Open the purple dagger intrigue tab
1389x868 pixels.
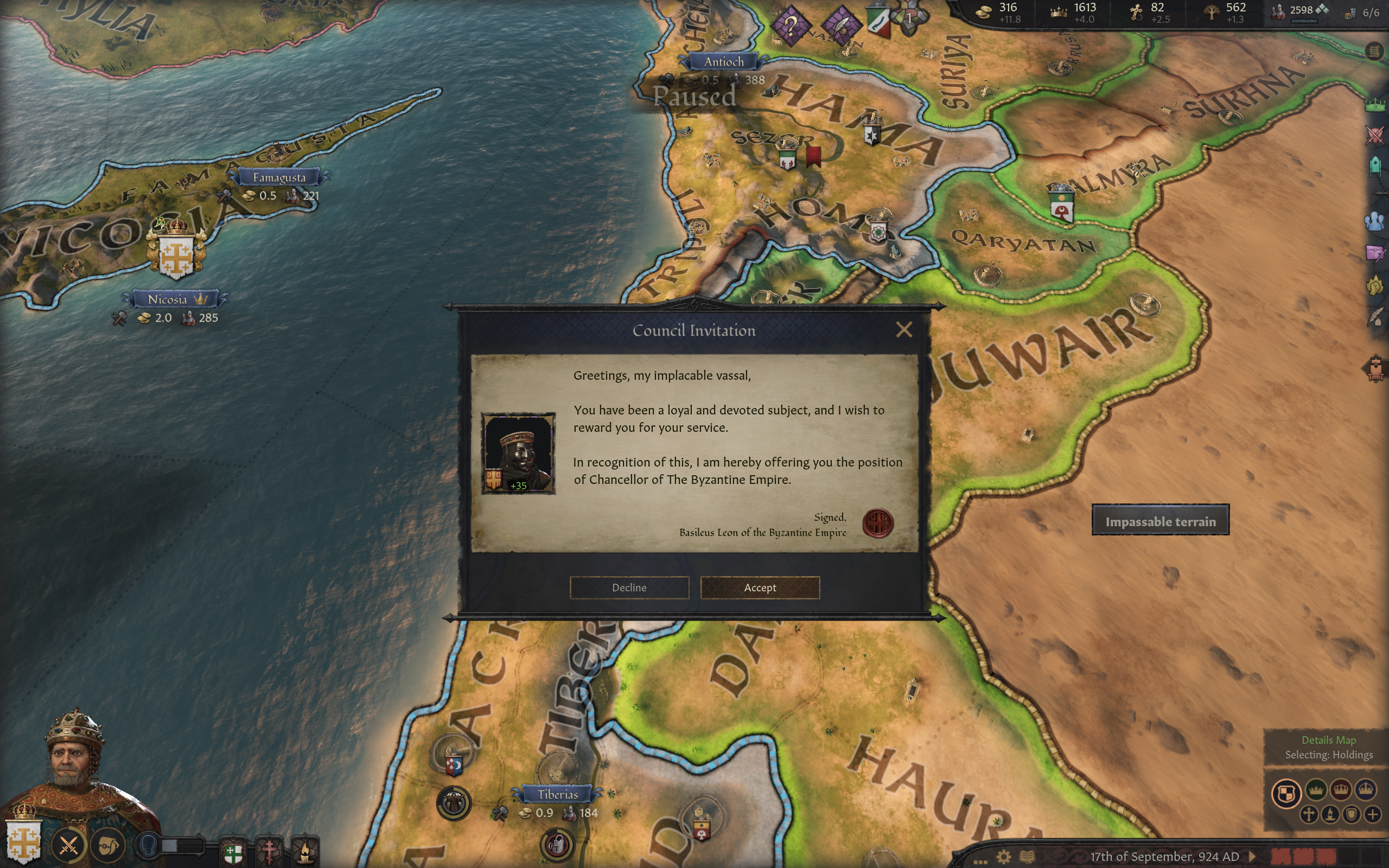tap(1375, 253)
